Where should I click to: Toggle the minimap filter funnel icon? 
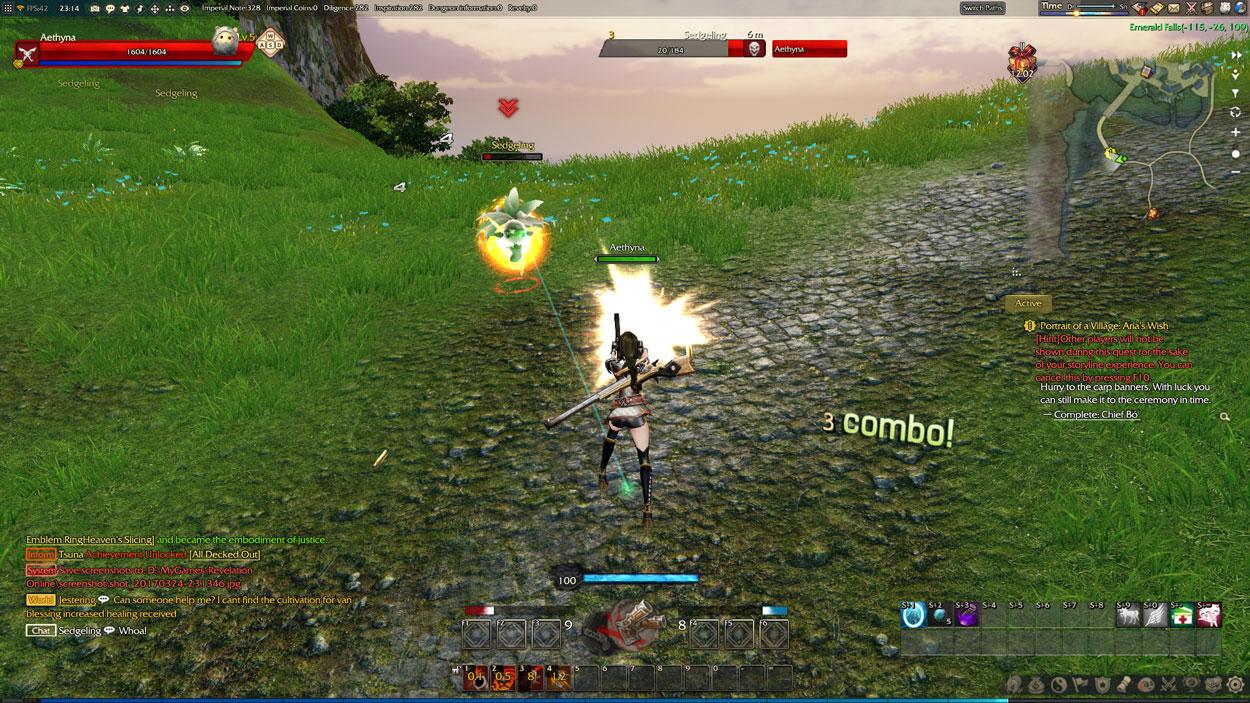[x=1236, y=94]
